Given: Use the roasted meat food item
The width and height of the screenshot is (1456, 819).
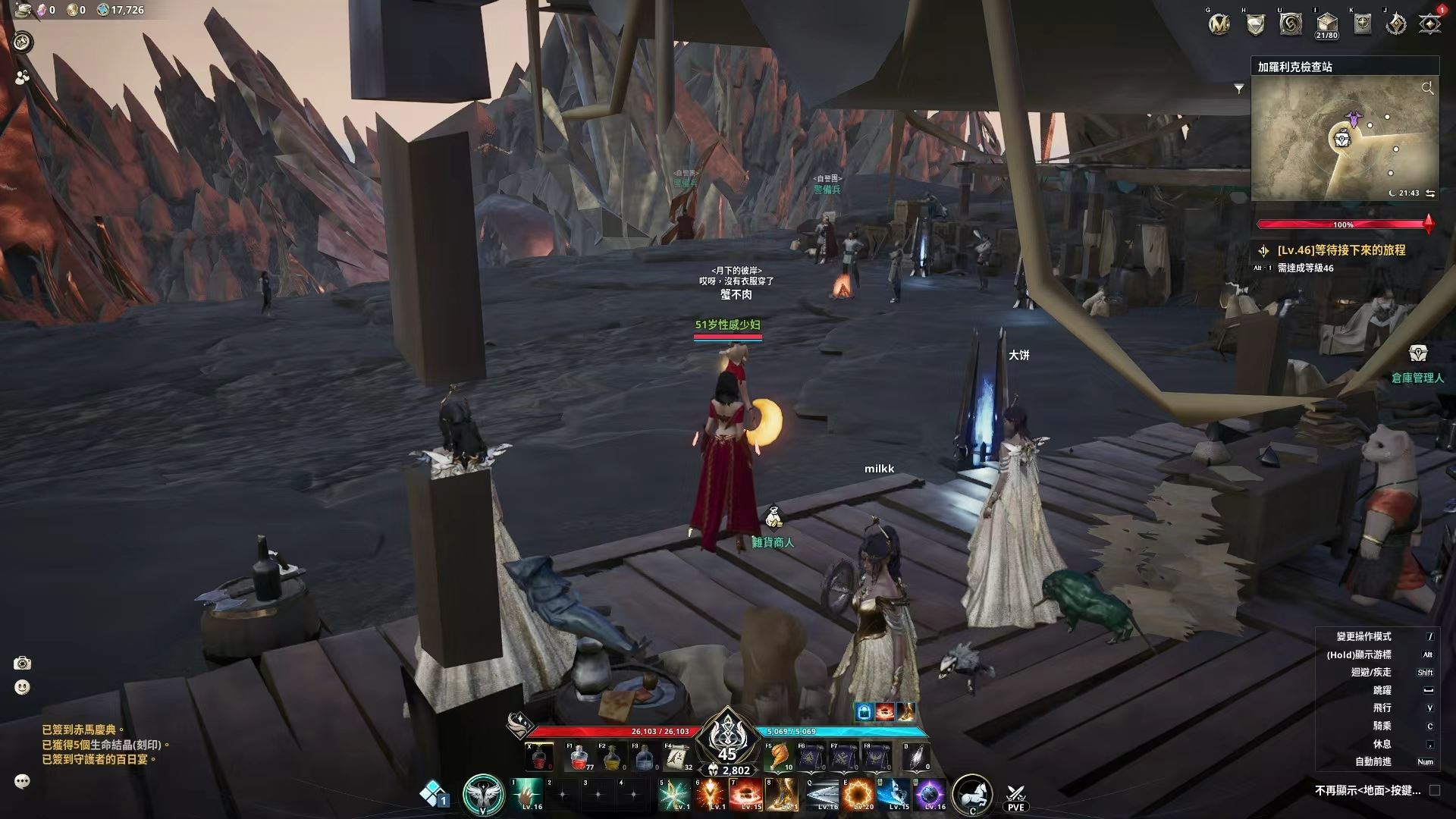Looking at the screenshot, I should tap(780, 757).
